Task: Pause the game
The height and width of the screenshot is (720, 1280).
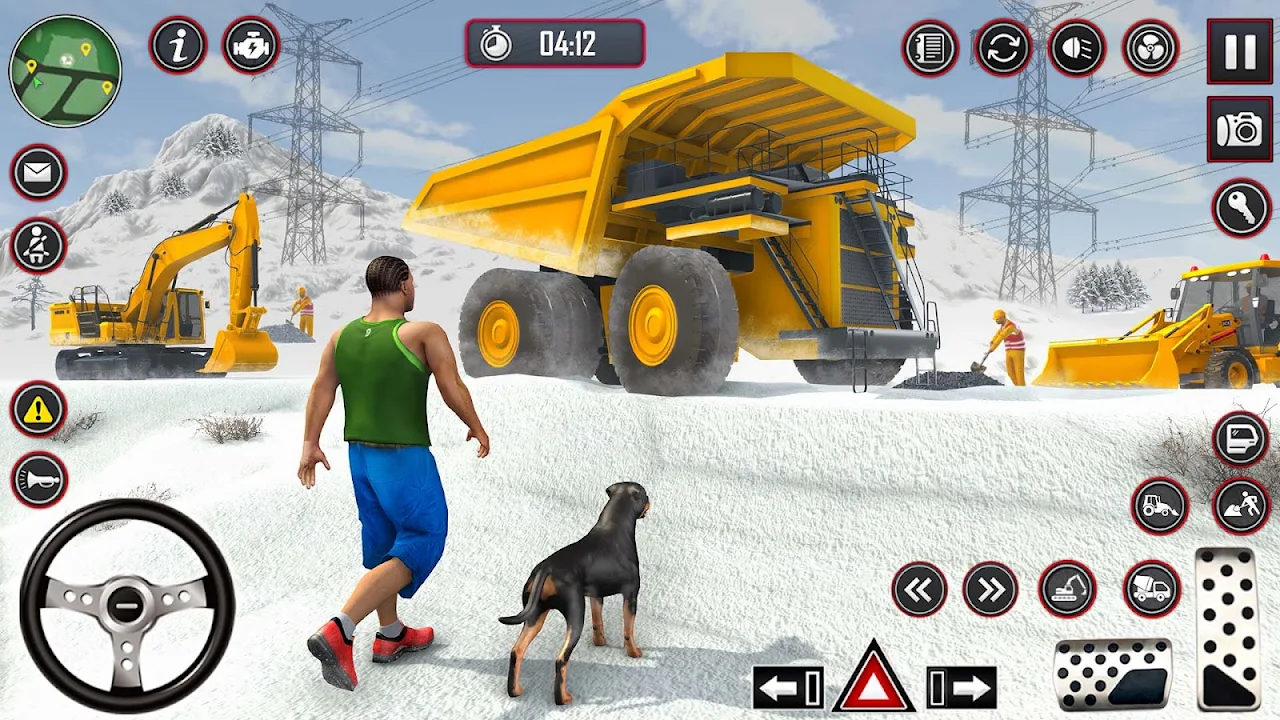Action: point(1240,51)
